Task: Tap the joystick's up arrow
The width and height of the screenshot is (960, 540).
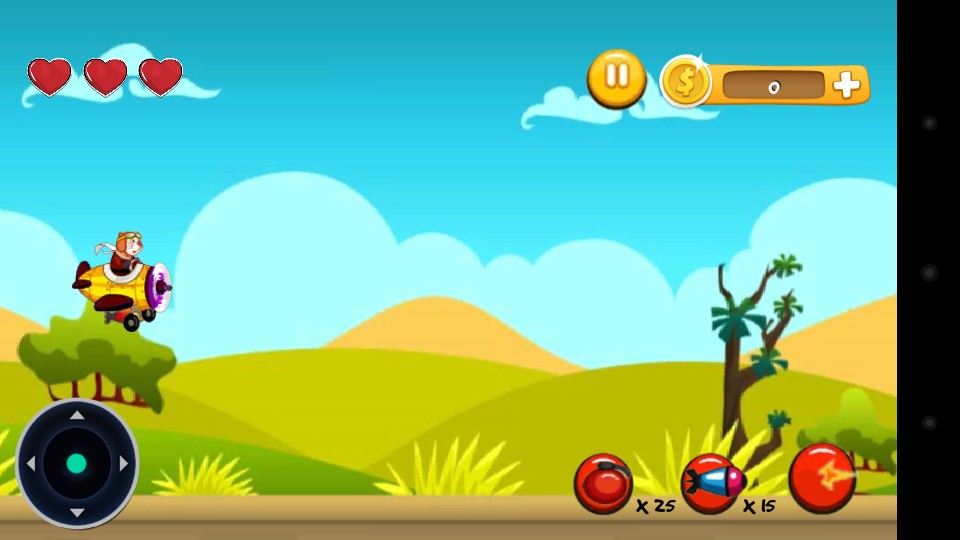Action: pos(77,415)
